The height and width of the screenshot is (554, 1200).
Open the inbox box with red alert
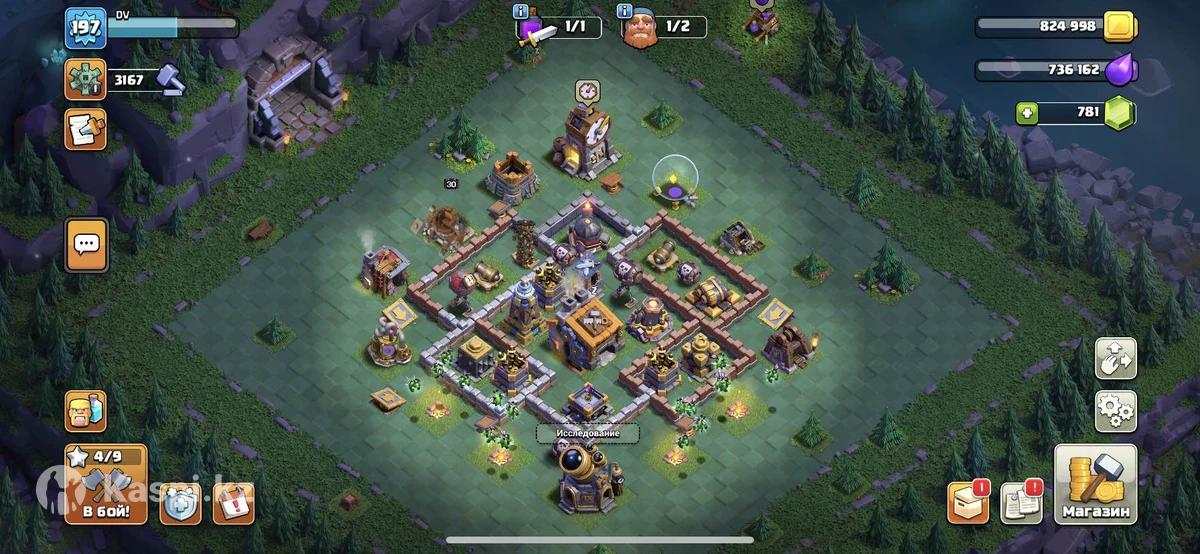point(968,503)
